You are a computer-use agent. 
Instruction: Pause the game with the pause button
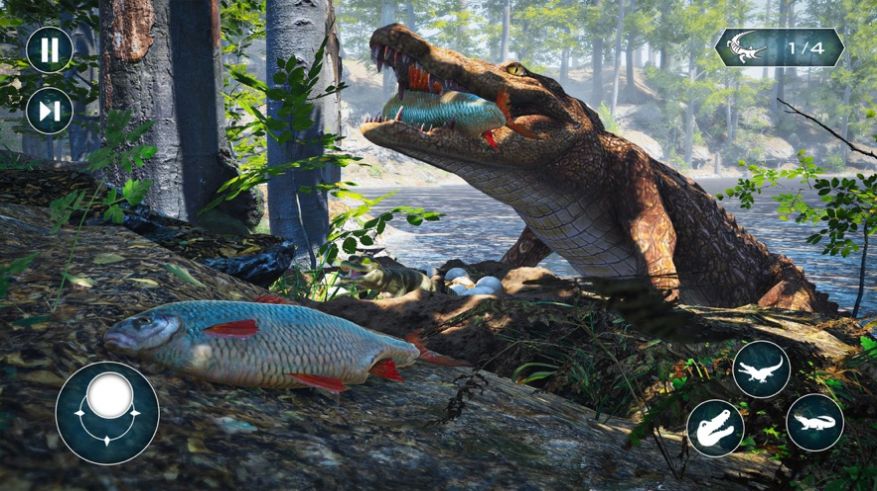pyautogui.click(x=49, y=50)
